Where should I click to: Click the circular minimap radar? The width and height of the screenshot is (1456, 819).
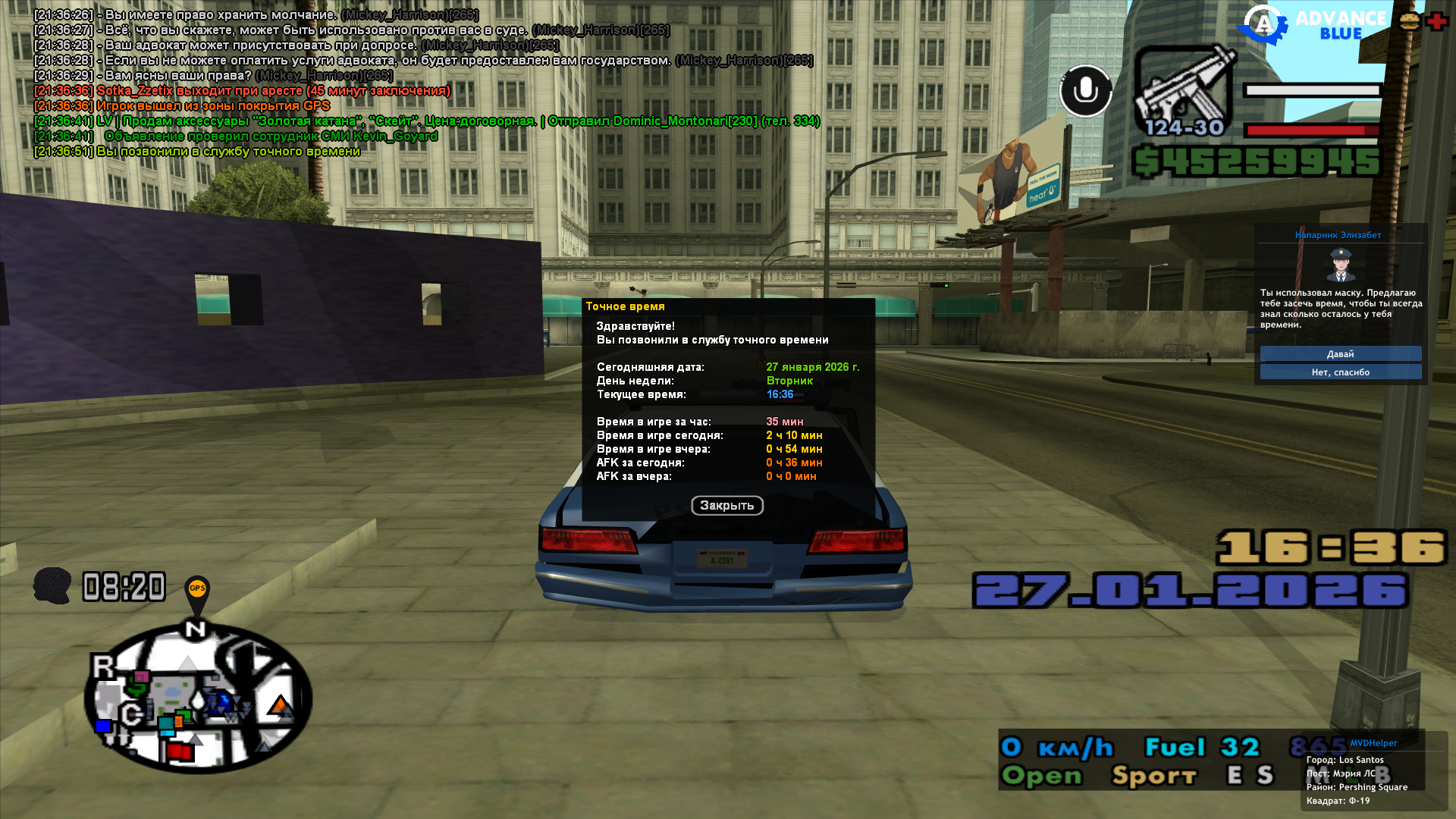coord(199,698)
